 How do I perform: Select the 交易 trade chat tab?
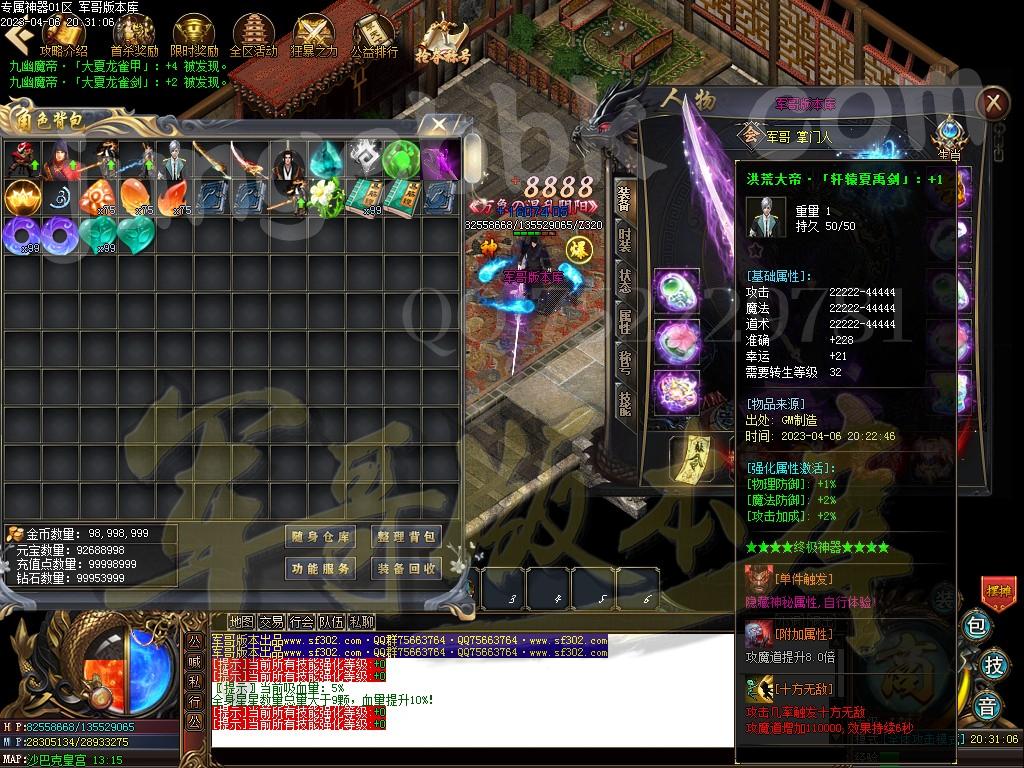(271, 622)
